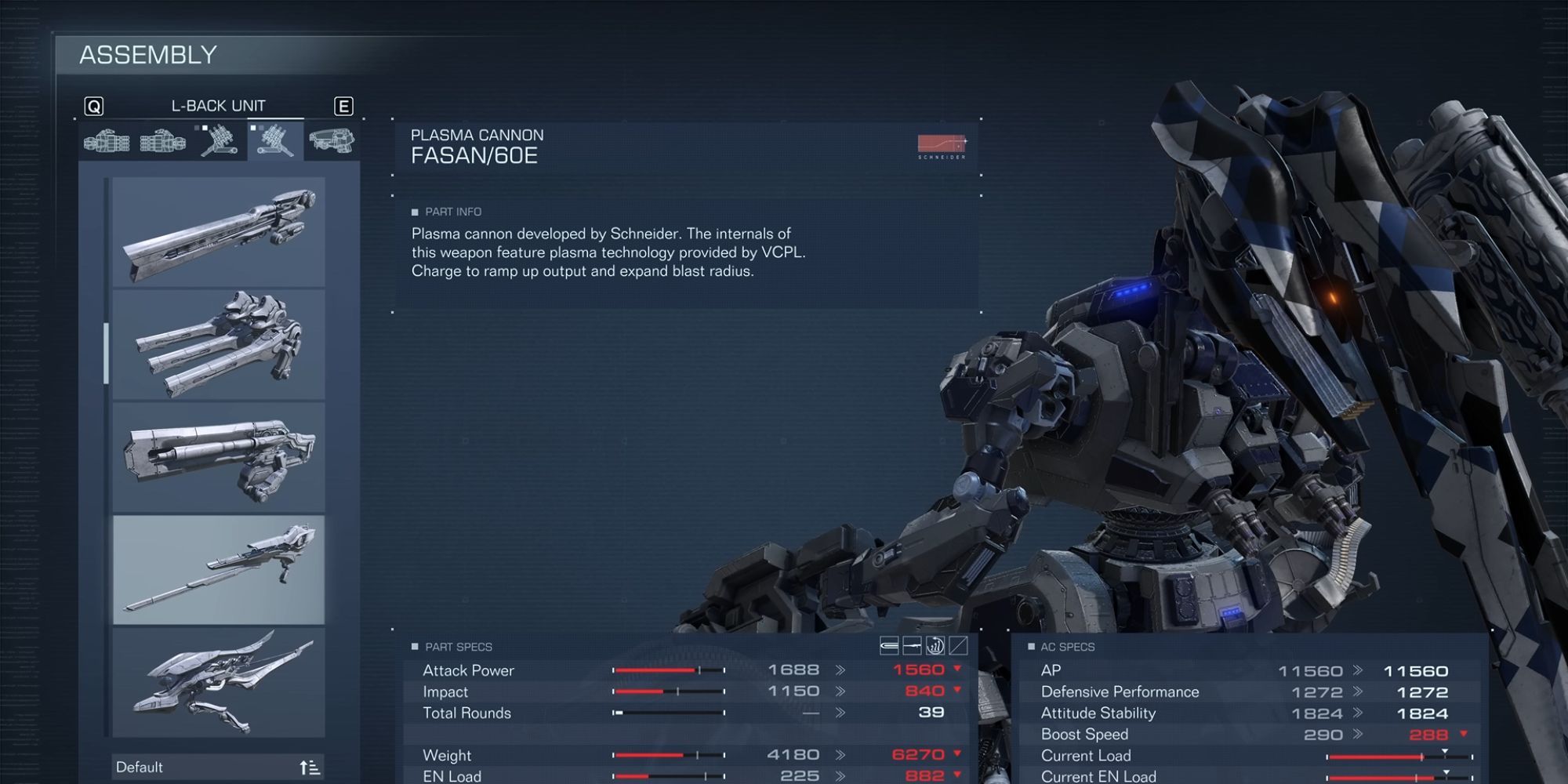Expand the red arrow beside Attack Power 1560

tap(958, 669)
